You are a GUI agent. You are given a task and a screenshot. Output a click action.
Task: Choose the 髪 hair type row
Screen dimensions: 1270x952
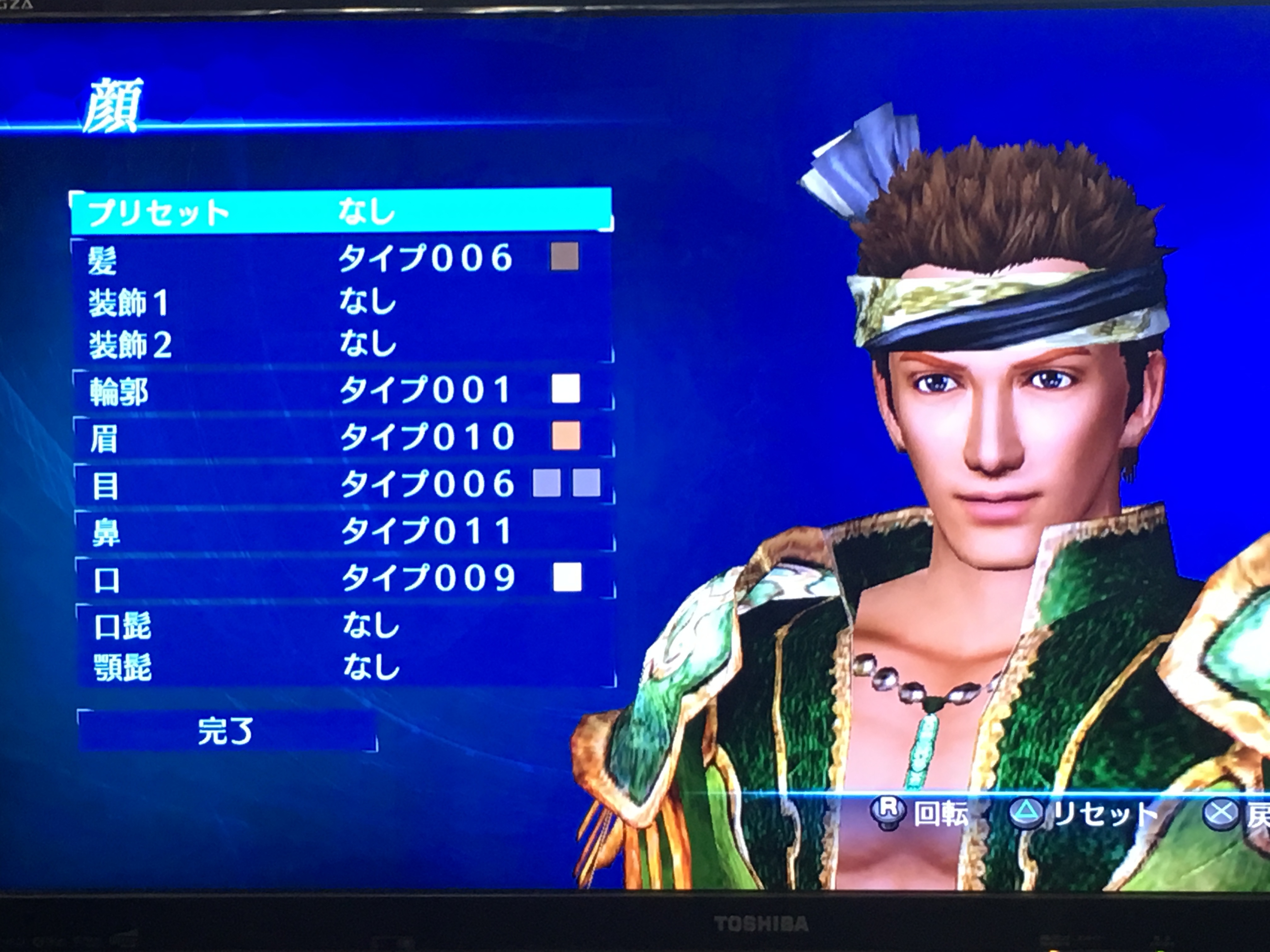click(341, 258)
